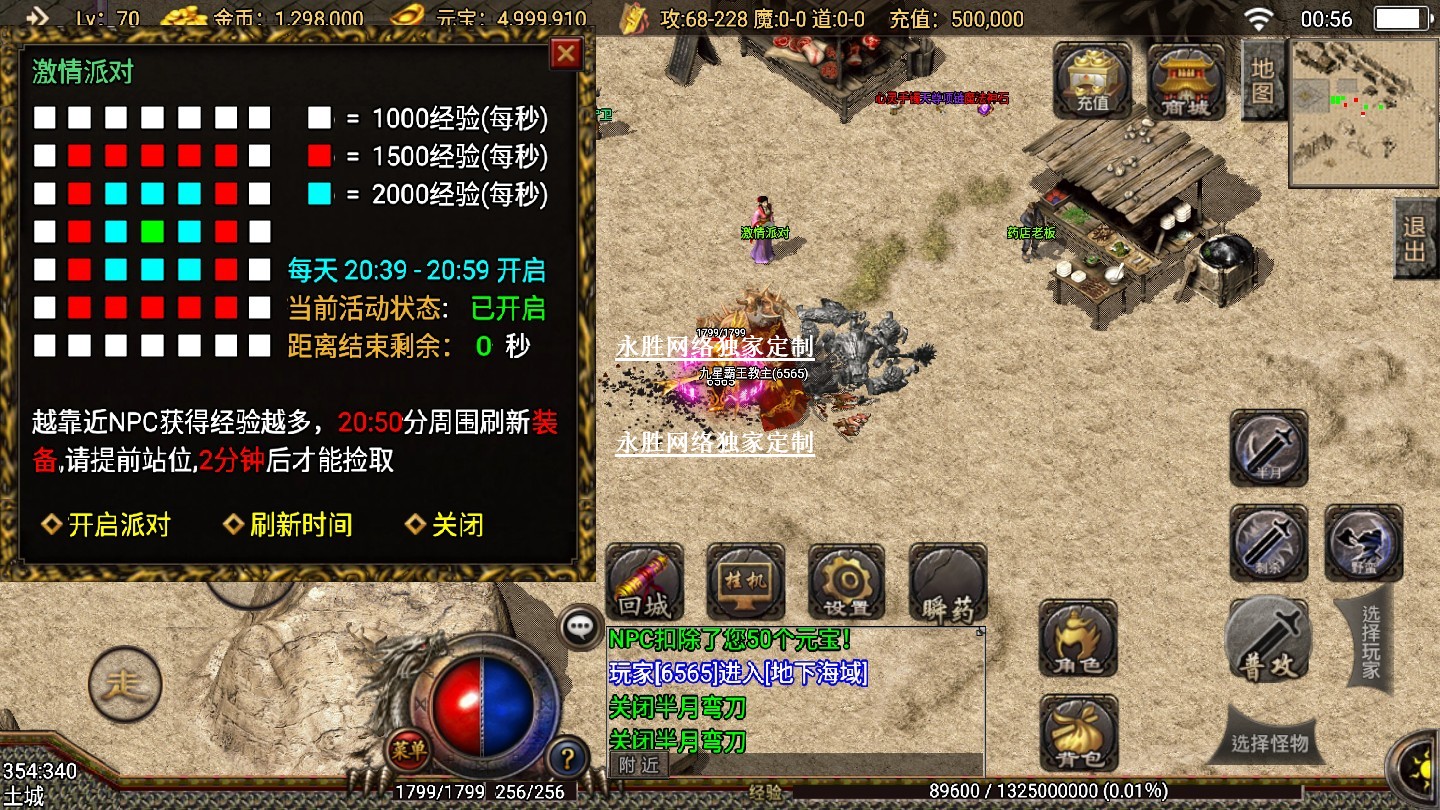Image resolution: width=1440 pixels, height=810 pixels.
Task: Open the 地图 map button
Action: pos(1262,80)
